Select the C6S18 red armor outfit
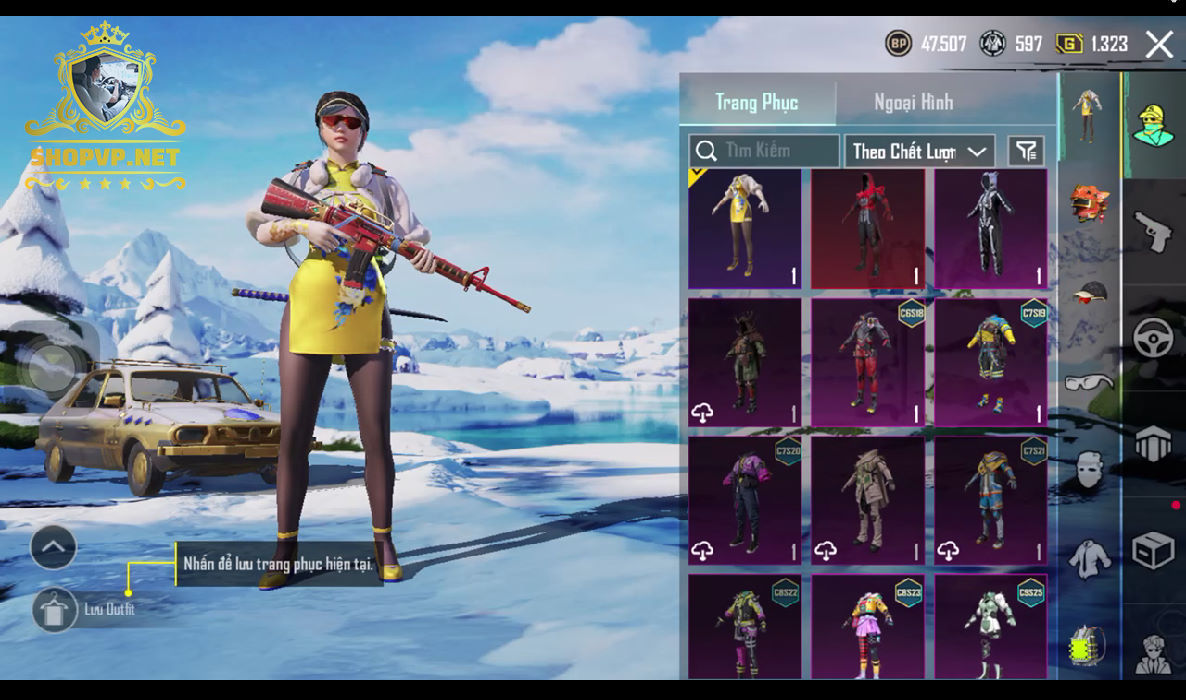1186x700 pixels. pos(867,362)
